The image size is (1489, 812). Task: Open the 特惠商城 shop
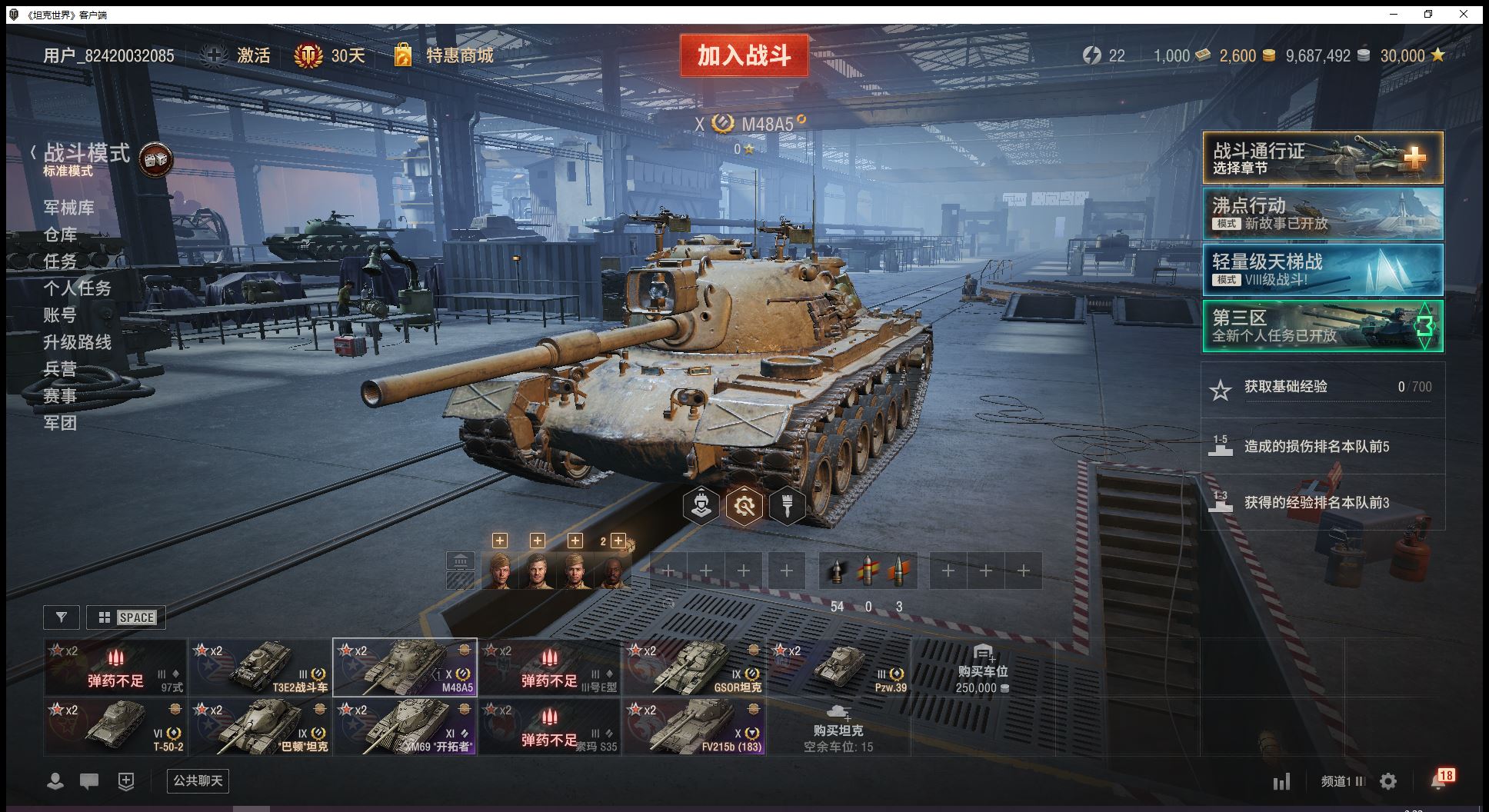point(458,55)
